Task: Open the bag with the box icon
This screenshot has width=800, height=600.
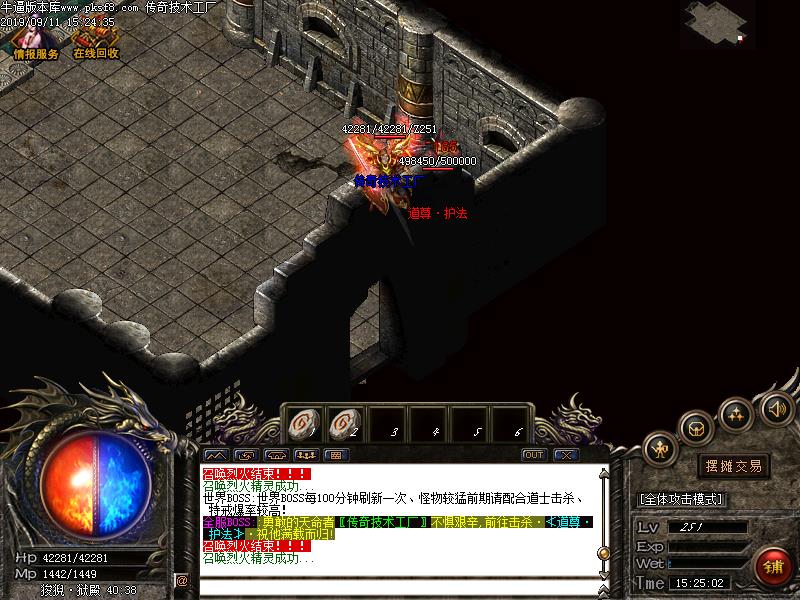Action: (696, 428)
